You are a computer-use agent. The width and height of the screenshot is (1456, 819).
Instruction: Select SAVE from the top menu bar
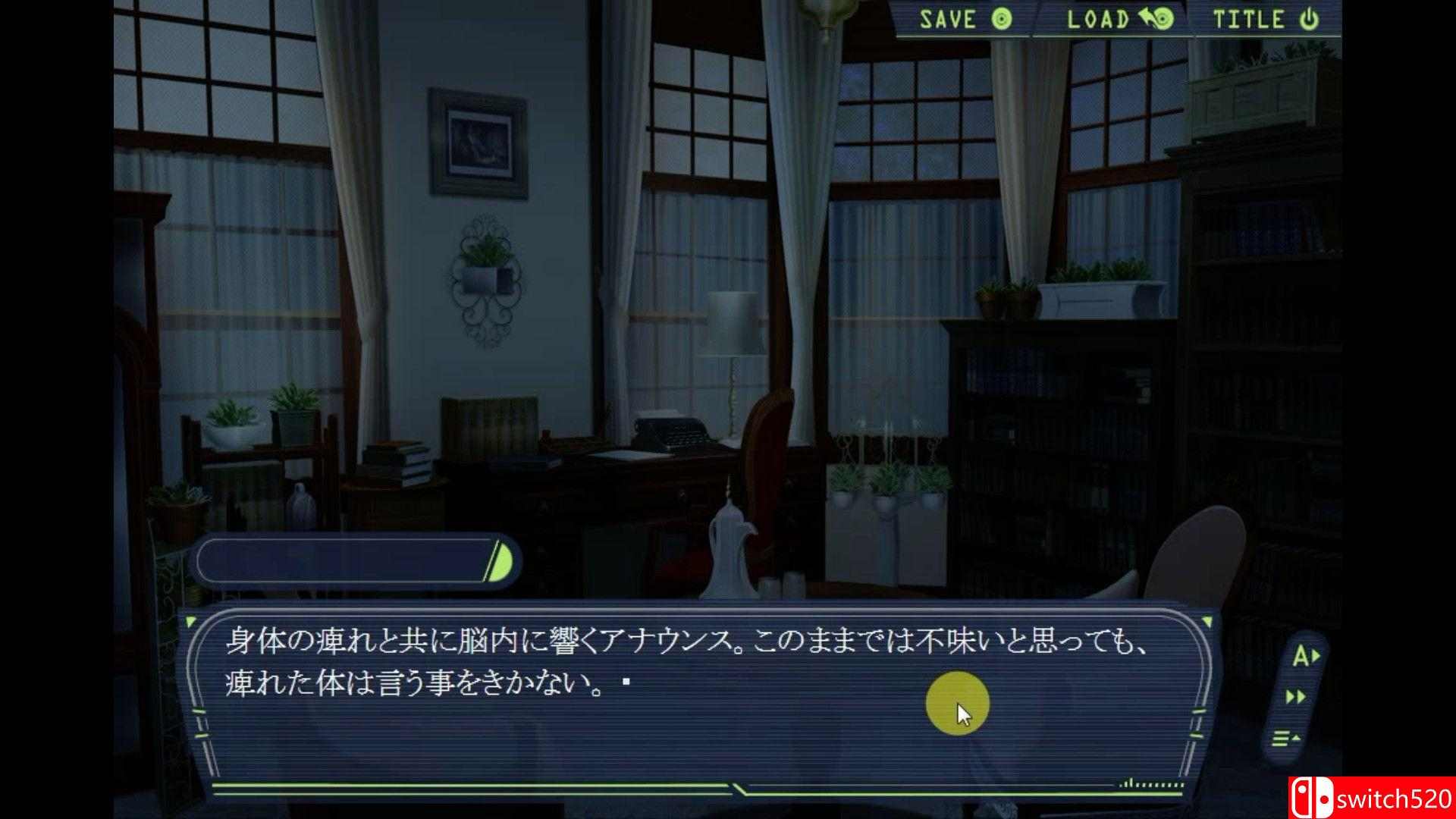pyautogui.click(x=946, y=18)
